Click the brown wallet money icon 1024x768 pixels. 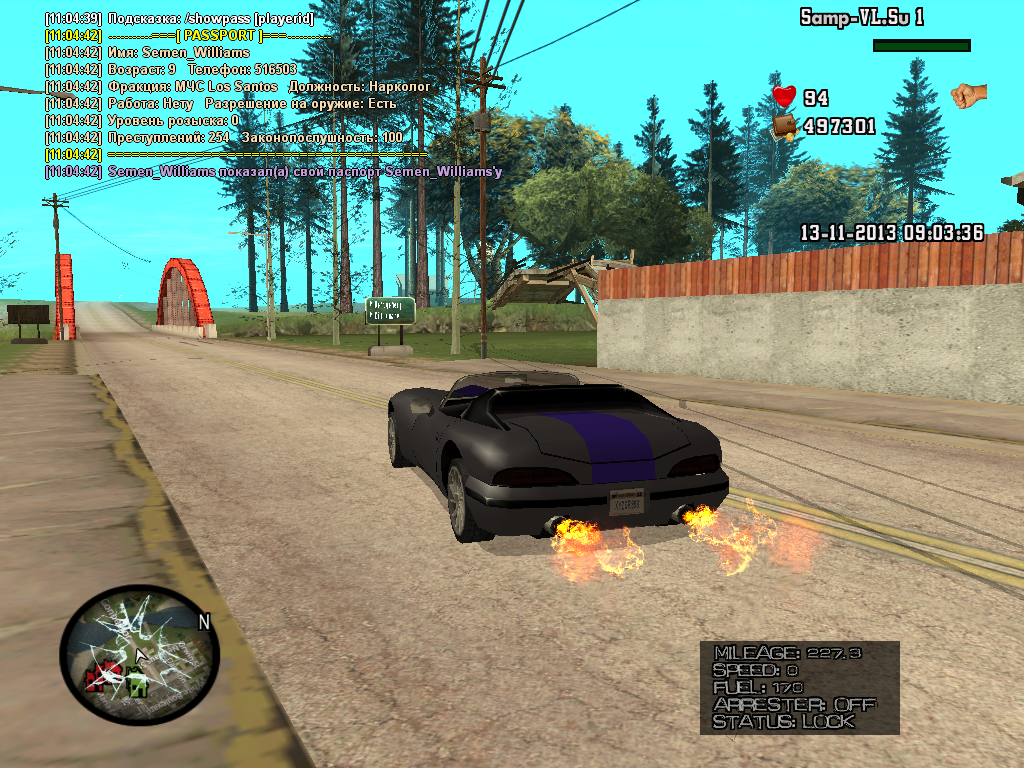[784, 126]
